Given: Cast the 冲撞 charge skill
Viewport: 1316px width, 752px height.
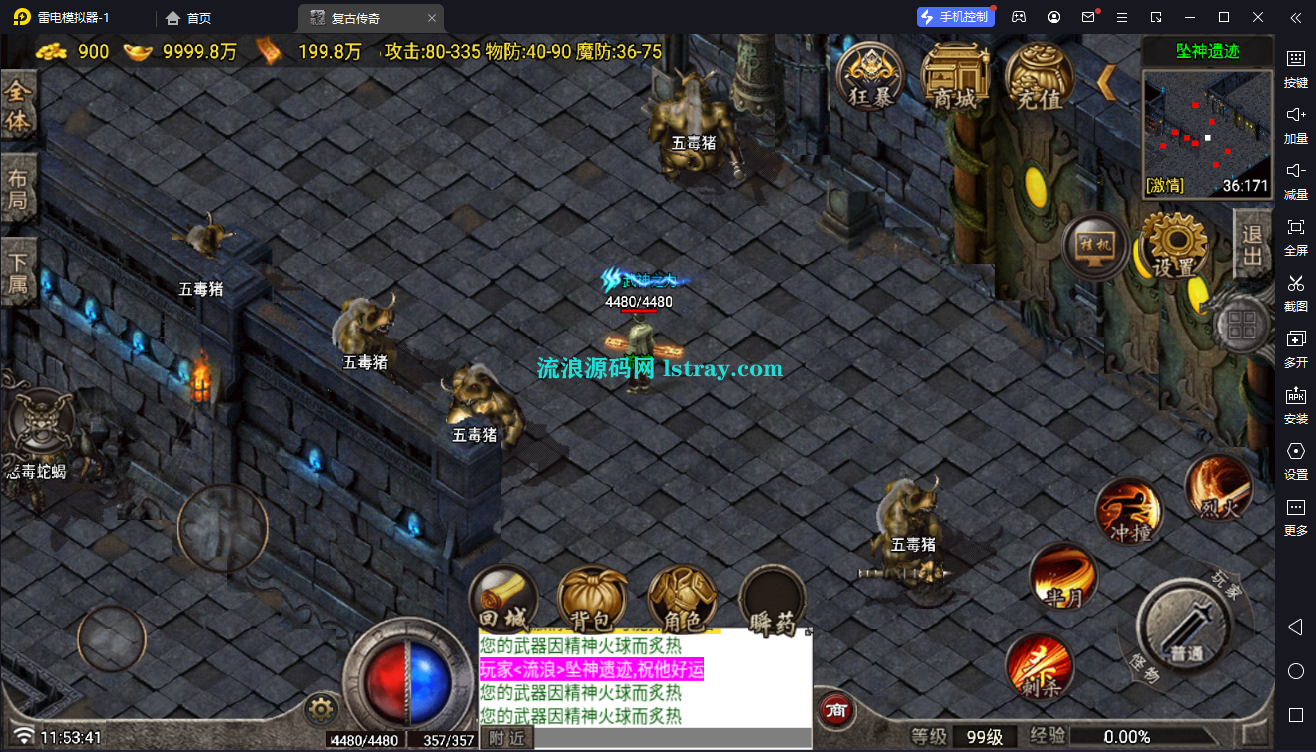Looking at the screenshot, I should coord(1129,511).
